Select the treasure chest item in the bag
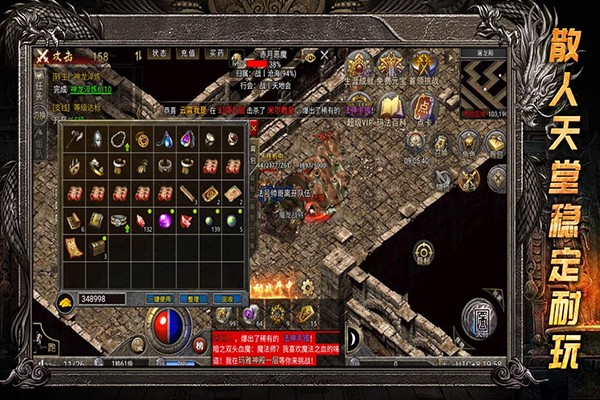The image size is (600, 400). click(x=97, y=244)
